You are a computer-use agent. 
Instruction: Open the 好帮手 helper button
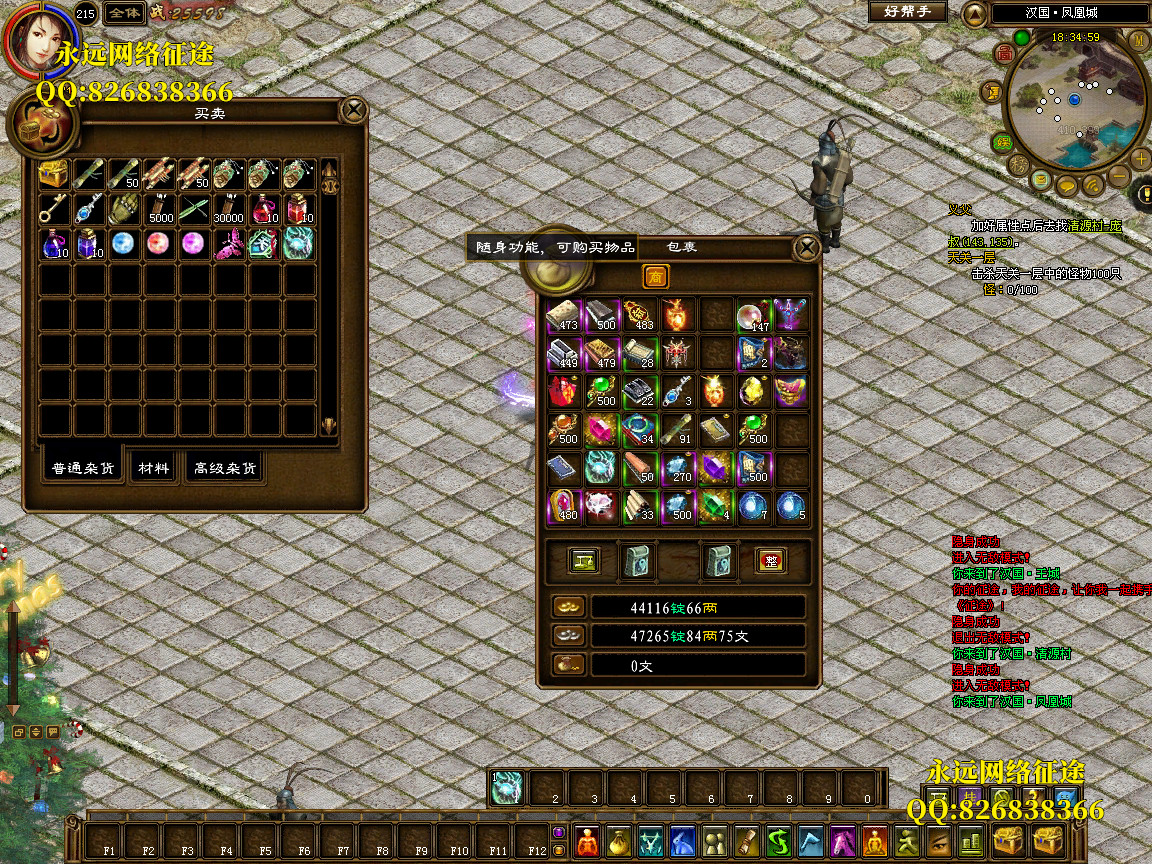point(907,12)
